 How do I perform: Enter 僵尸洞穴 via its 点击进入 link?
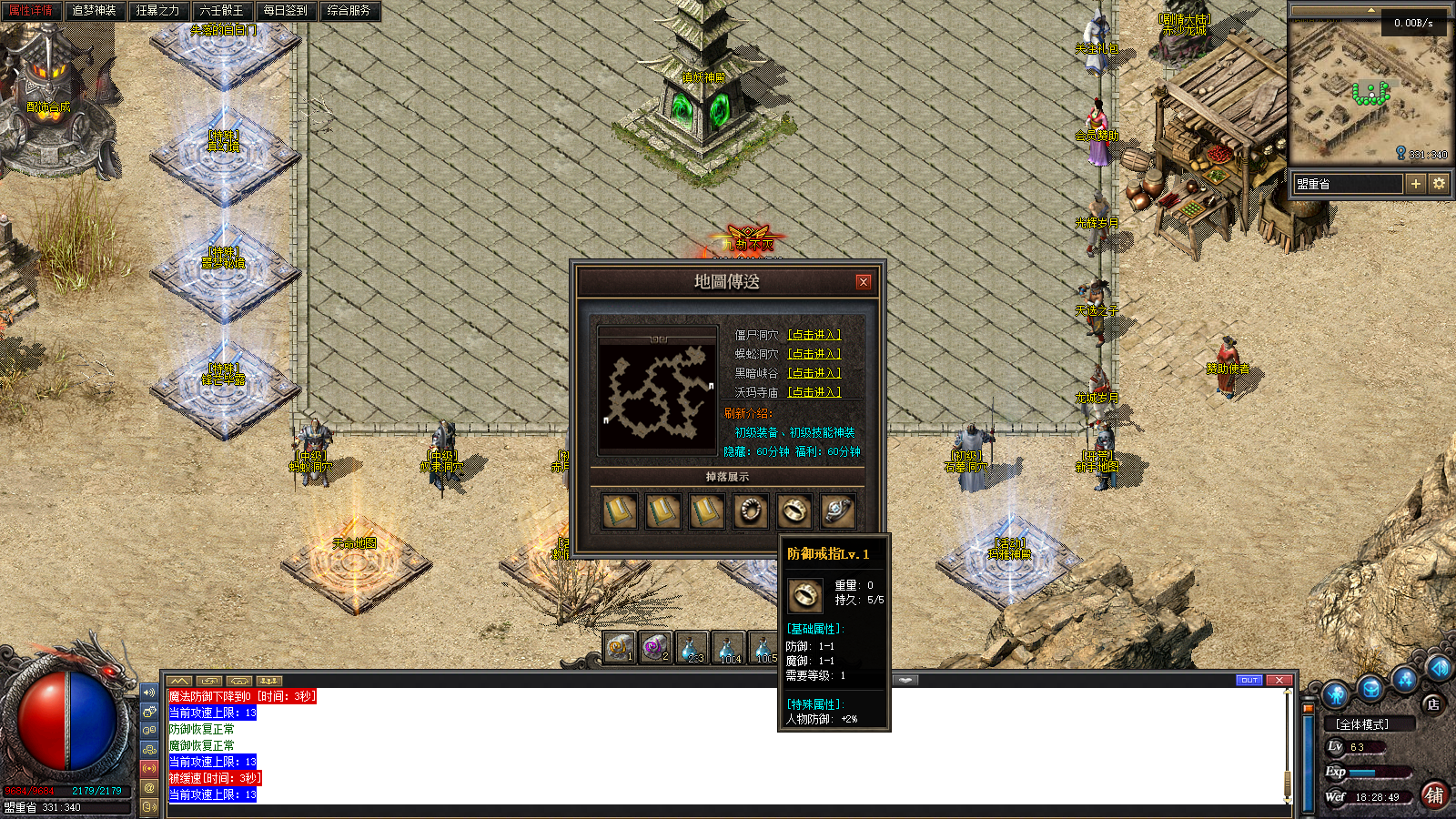click(x=814, y=335)
